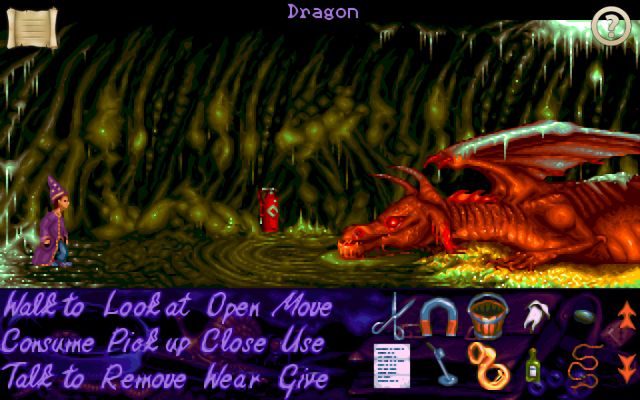Select the Remove verb
640x400 pixels.
tap(145, 379)
